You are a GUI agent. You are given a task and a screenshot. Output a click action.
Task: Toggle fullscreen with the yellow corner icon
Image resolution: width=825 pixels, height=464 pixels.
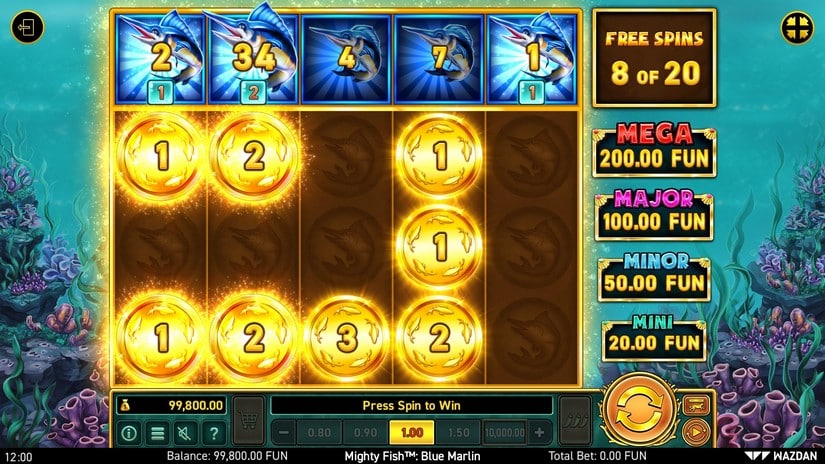[x=795, y=26]
